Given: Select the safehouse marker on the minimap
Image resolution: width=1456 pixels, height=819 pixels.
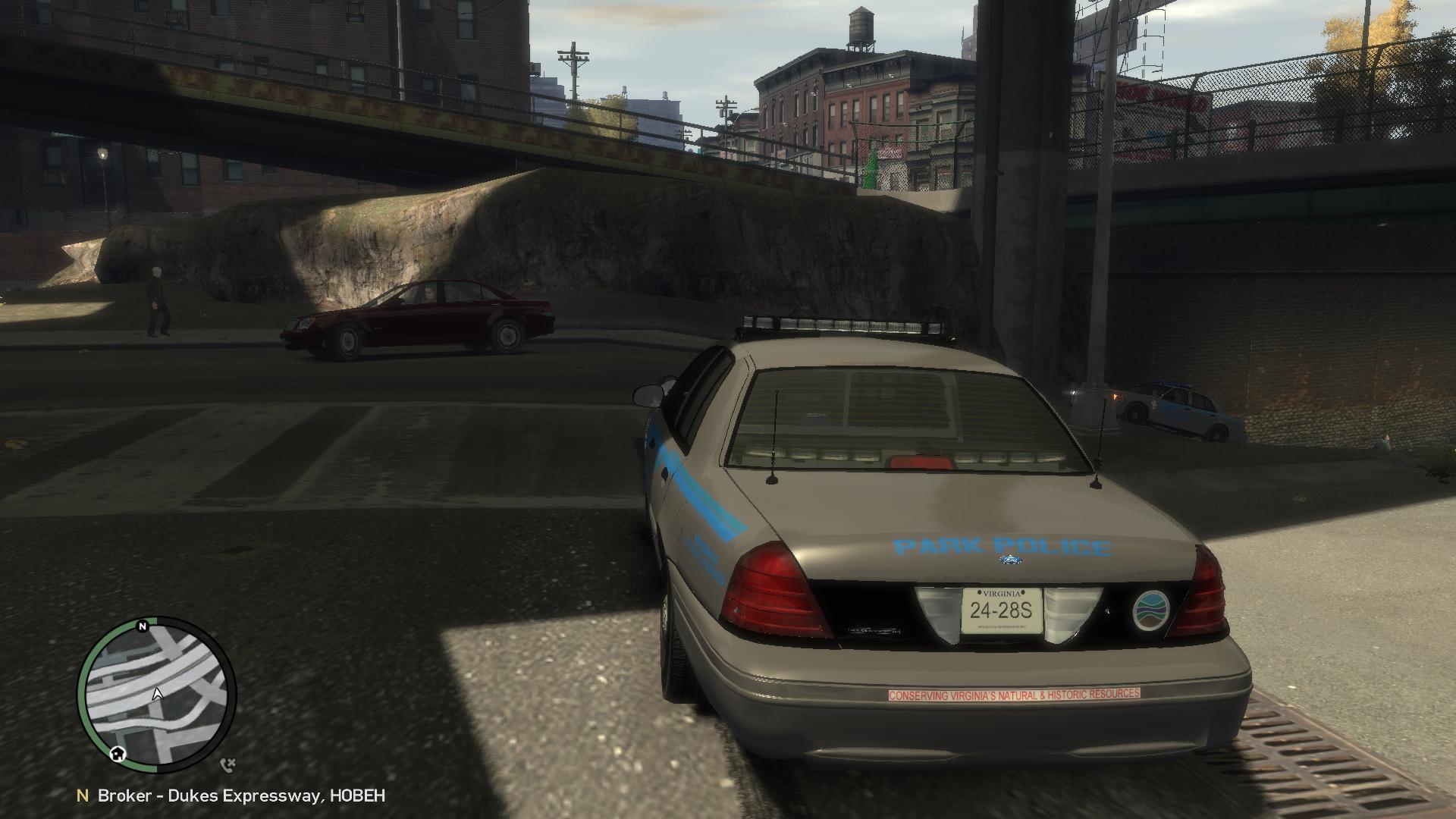Looking at the screenshot, I should [118, 753].
